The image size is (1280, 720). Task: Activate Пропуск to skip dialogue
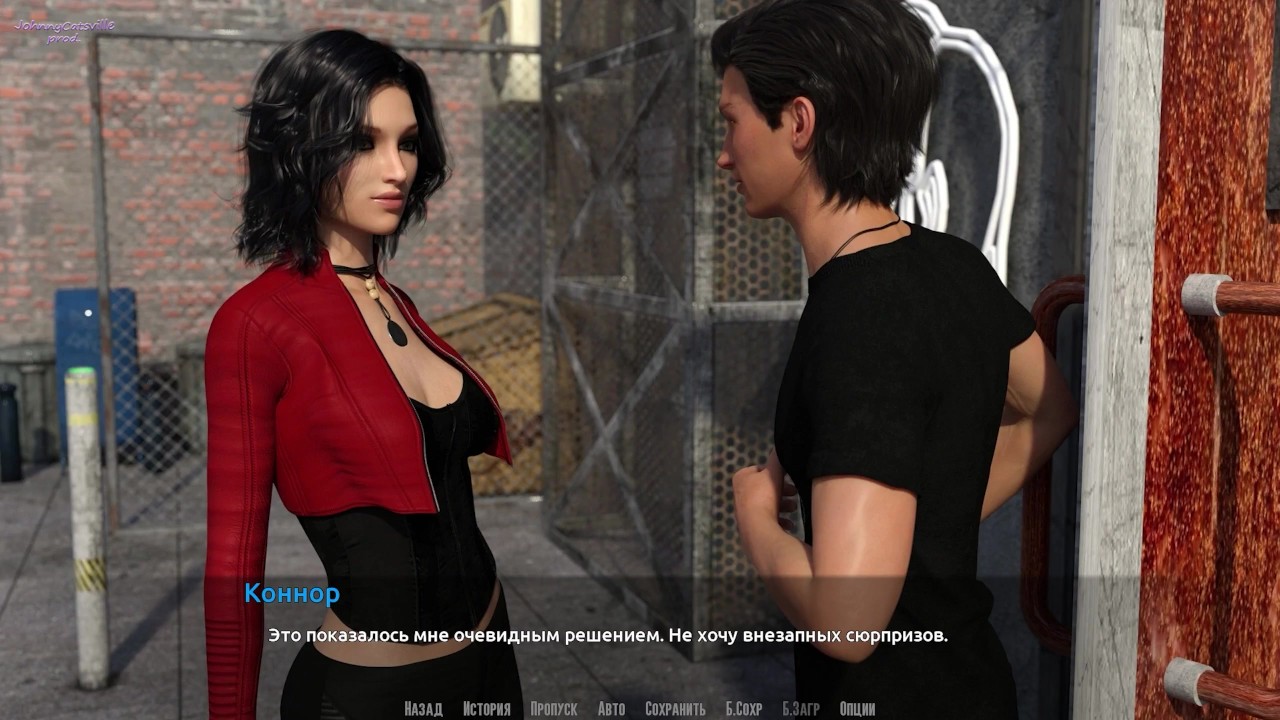point(554,709)
